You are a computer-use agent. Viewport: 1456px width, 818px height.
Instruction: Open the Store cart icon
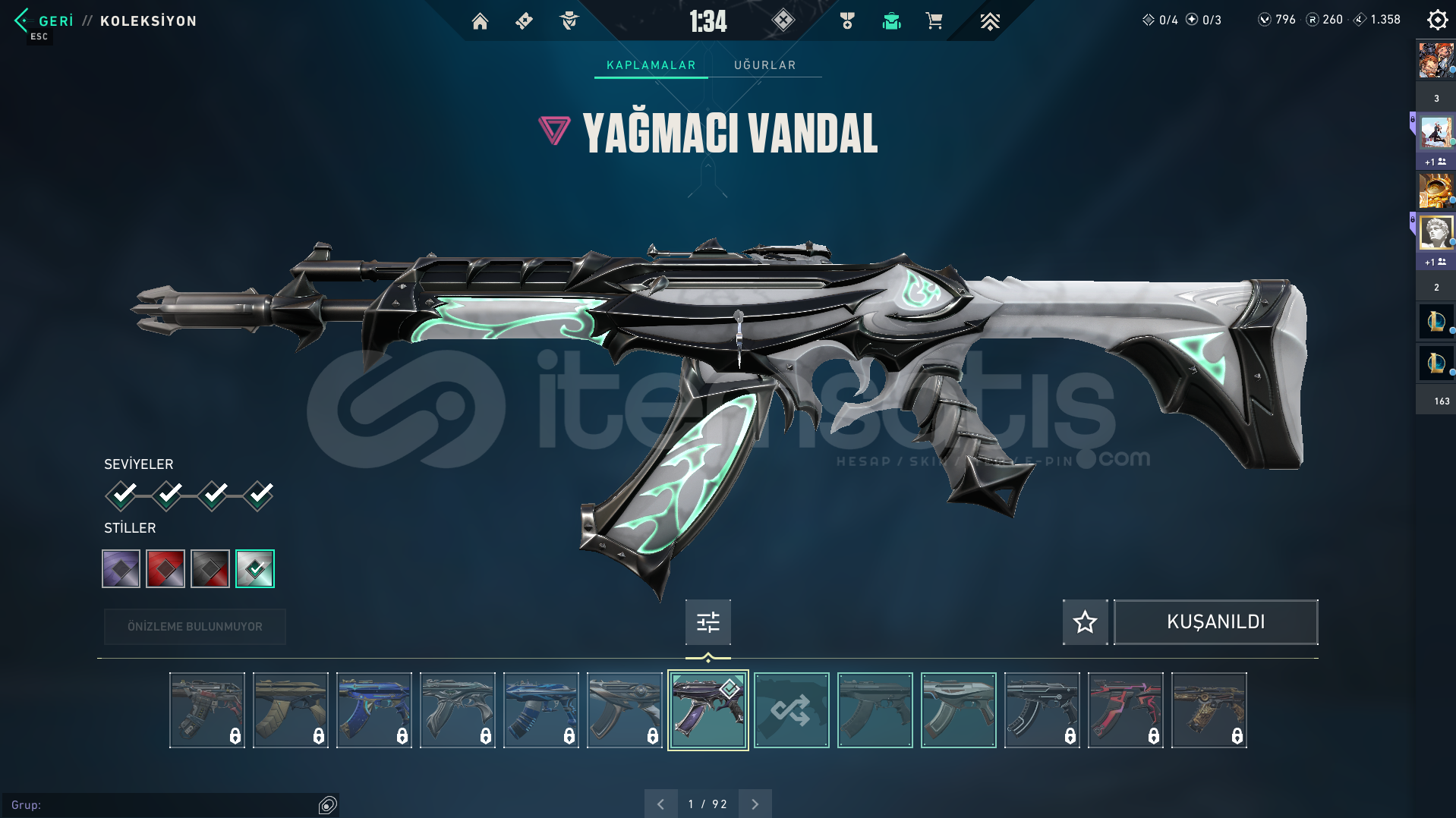(934, 21)
